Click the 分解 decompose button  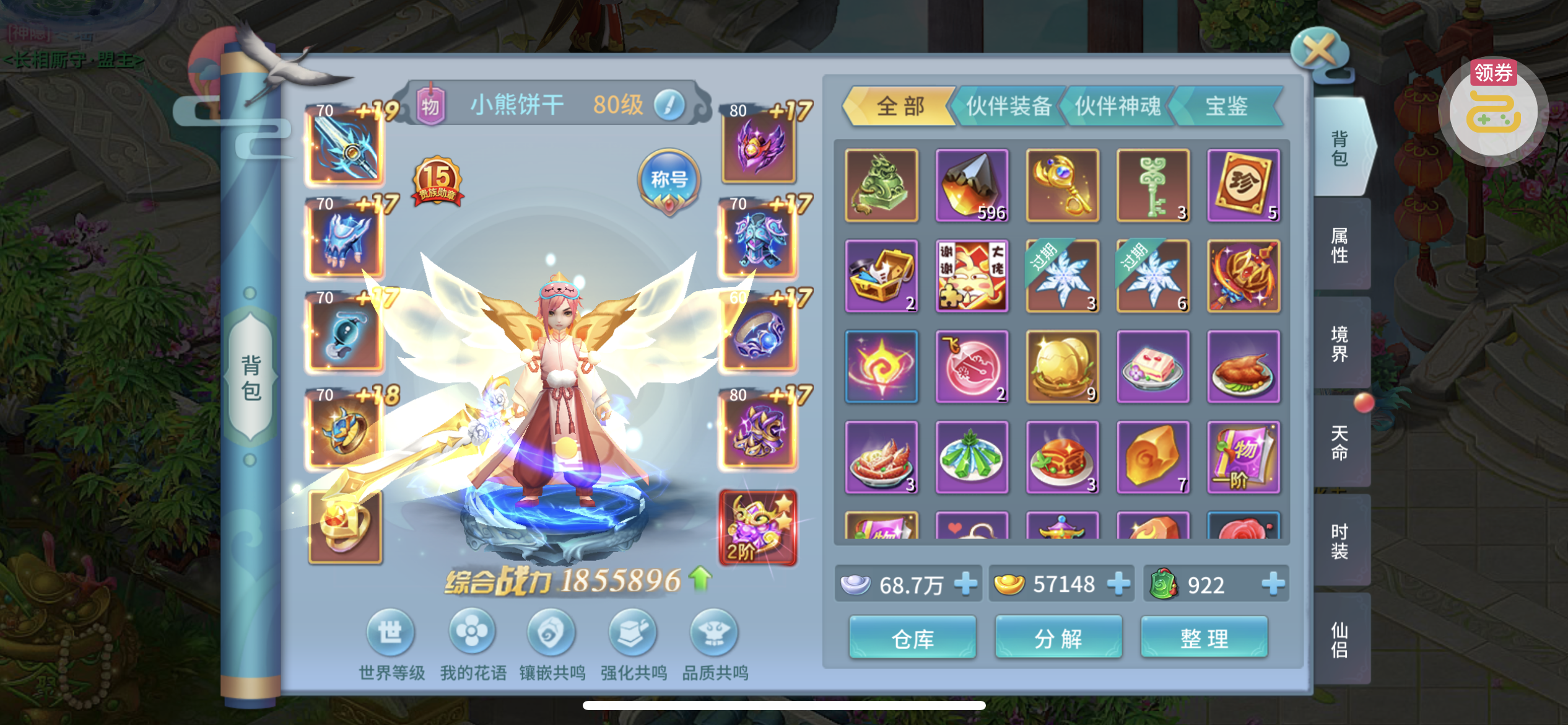[1058, 638]
